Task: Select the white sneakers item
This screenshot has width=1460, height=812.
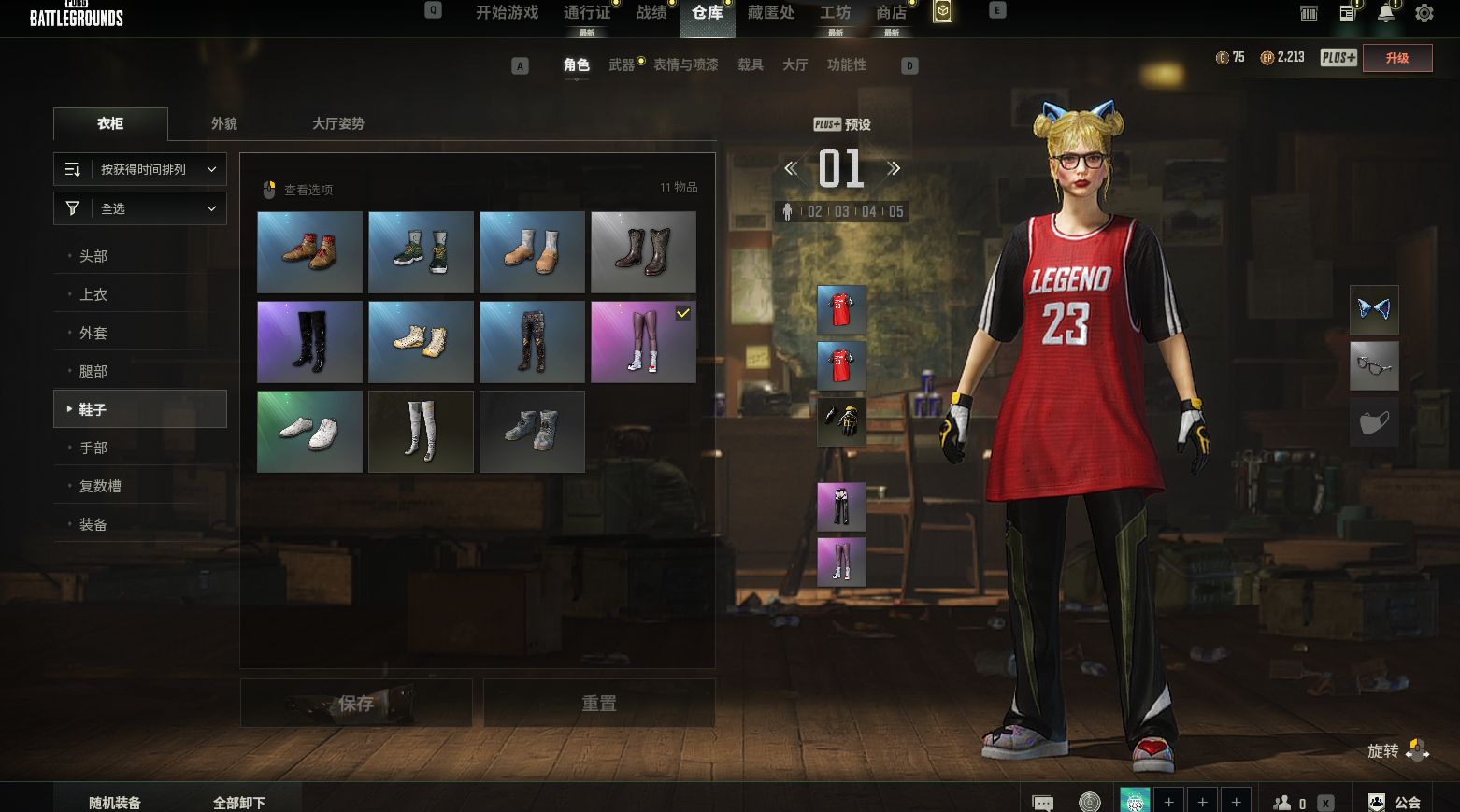Action: [309, 432]
